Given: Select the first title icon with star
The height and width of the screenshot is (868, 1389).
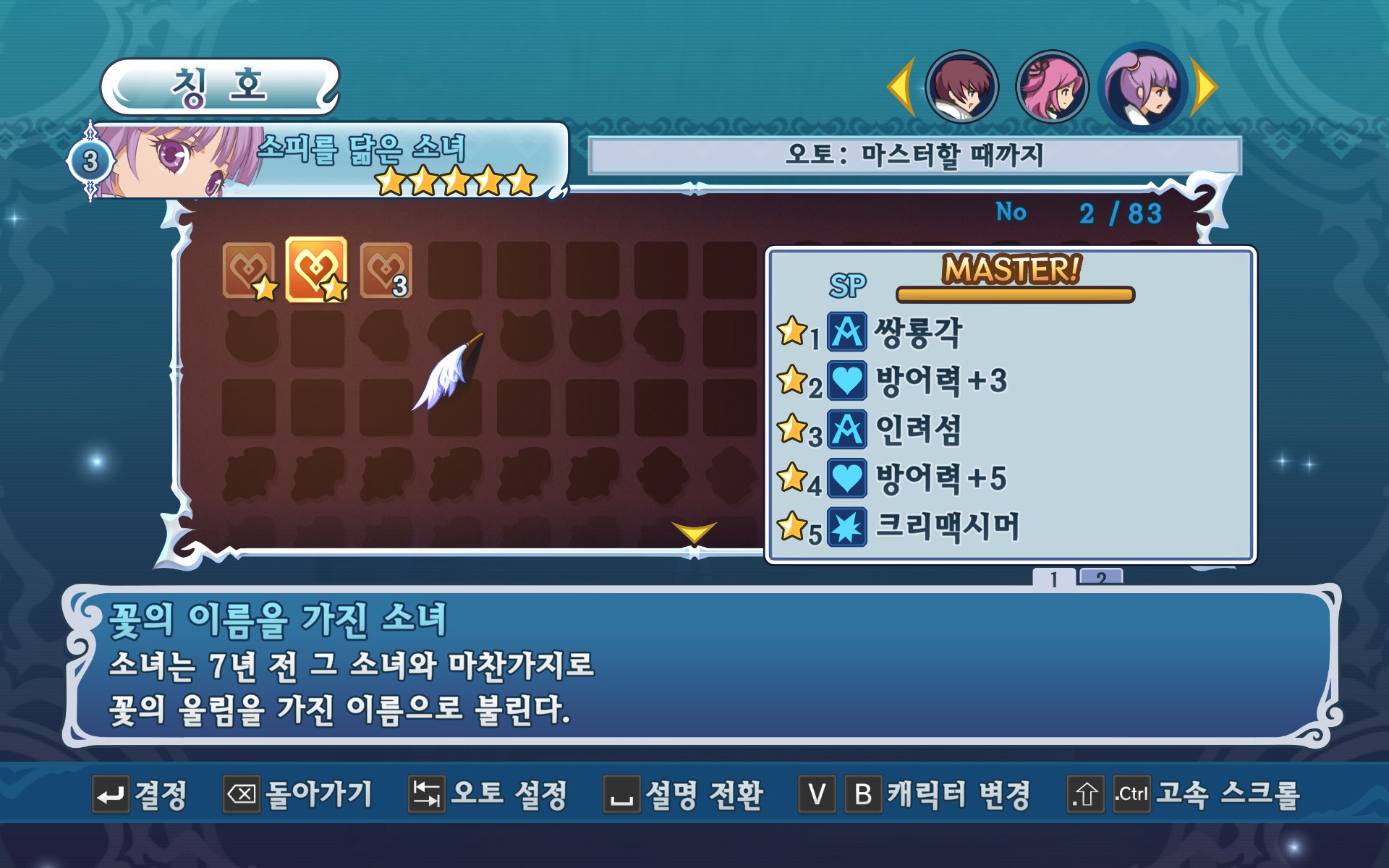Looking at the screenshot, I should [248, 270].
